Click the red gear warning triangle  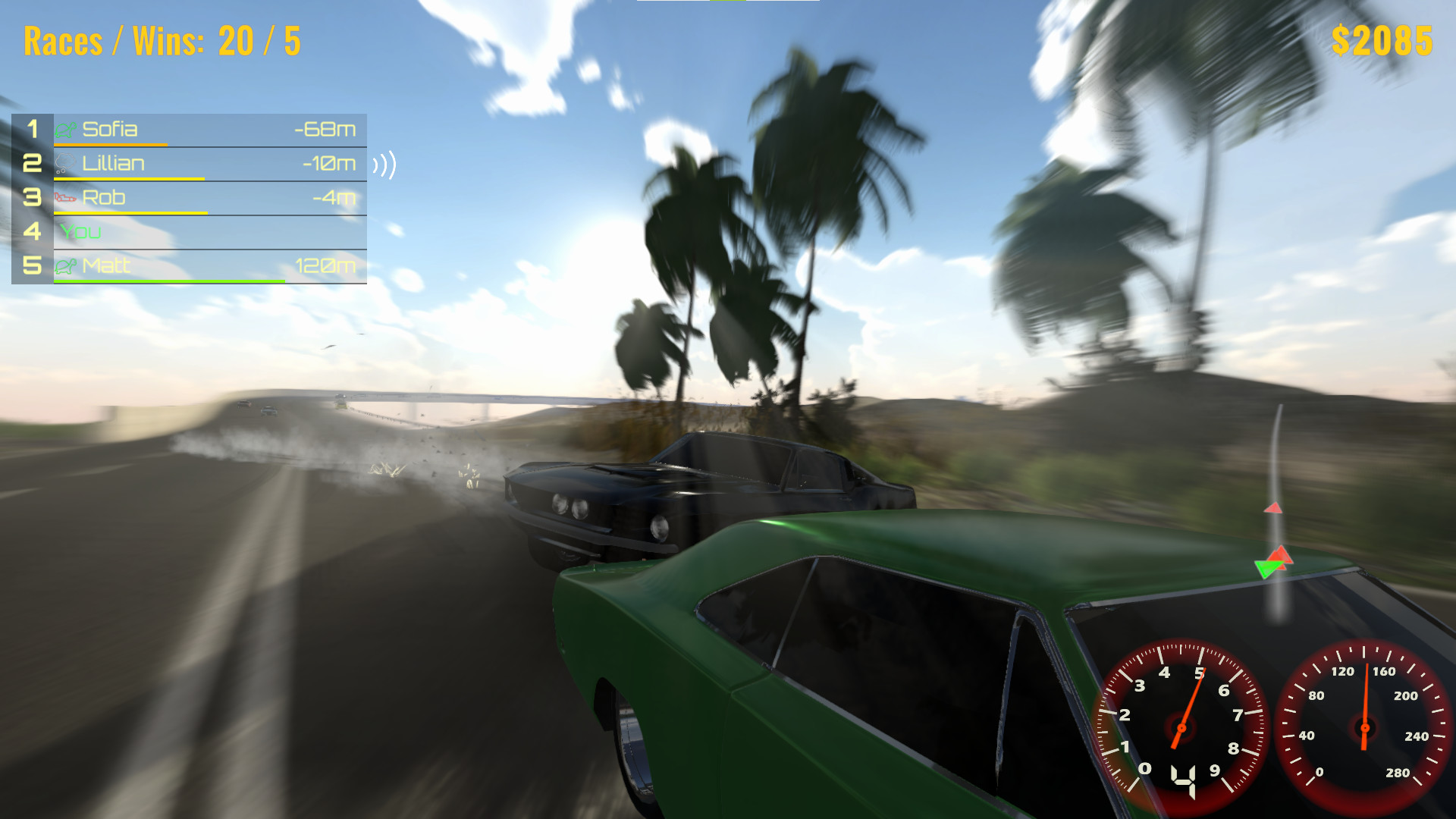pyautogui.click(x=1282, y=556)
